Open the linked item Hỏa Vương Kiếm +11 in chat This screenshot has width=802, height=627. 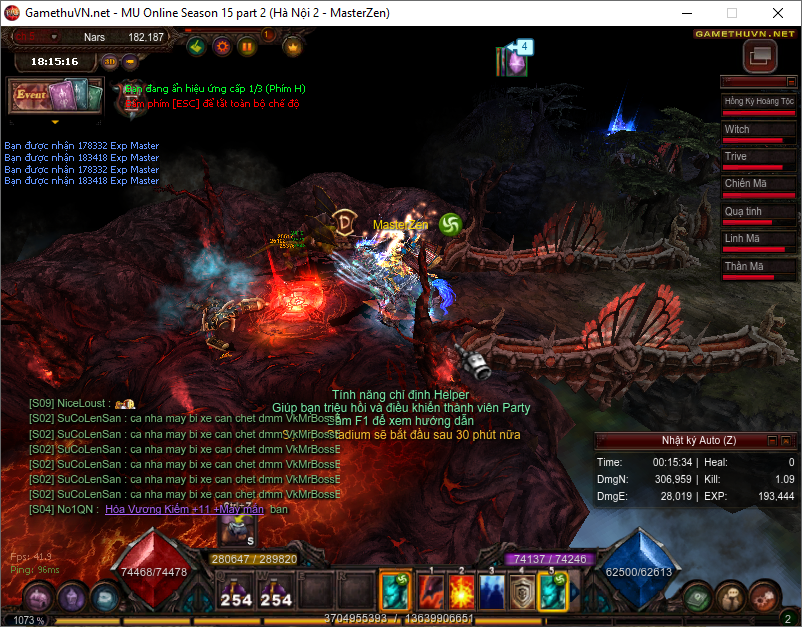point(184,509)
